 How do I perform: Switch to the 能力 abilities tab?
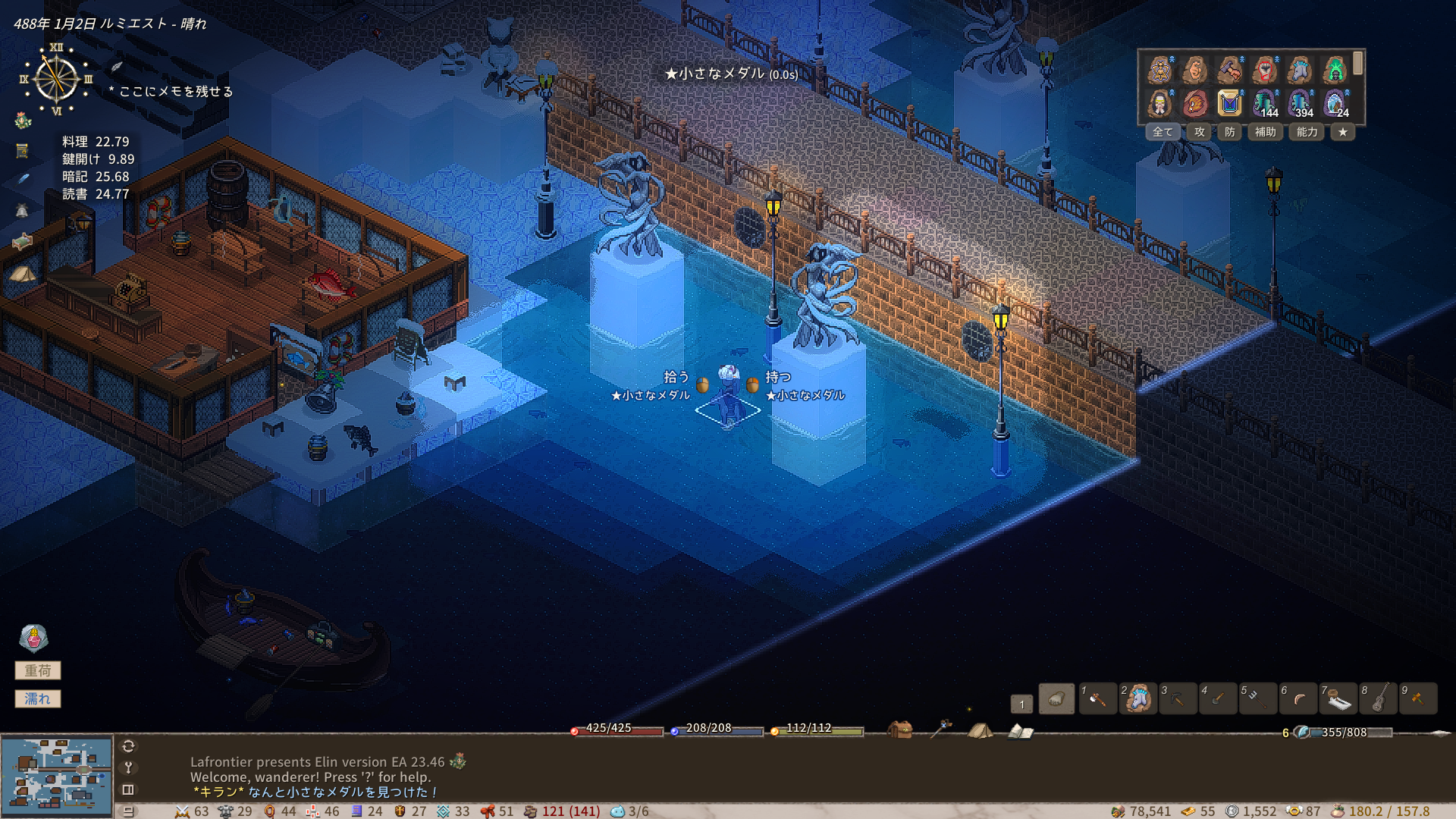click(x=1307, y=132)
